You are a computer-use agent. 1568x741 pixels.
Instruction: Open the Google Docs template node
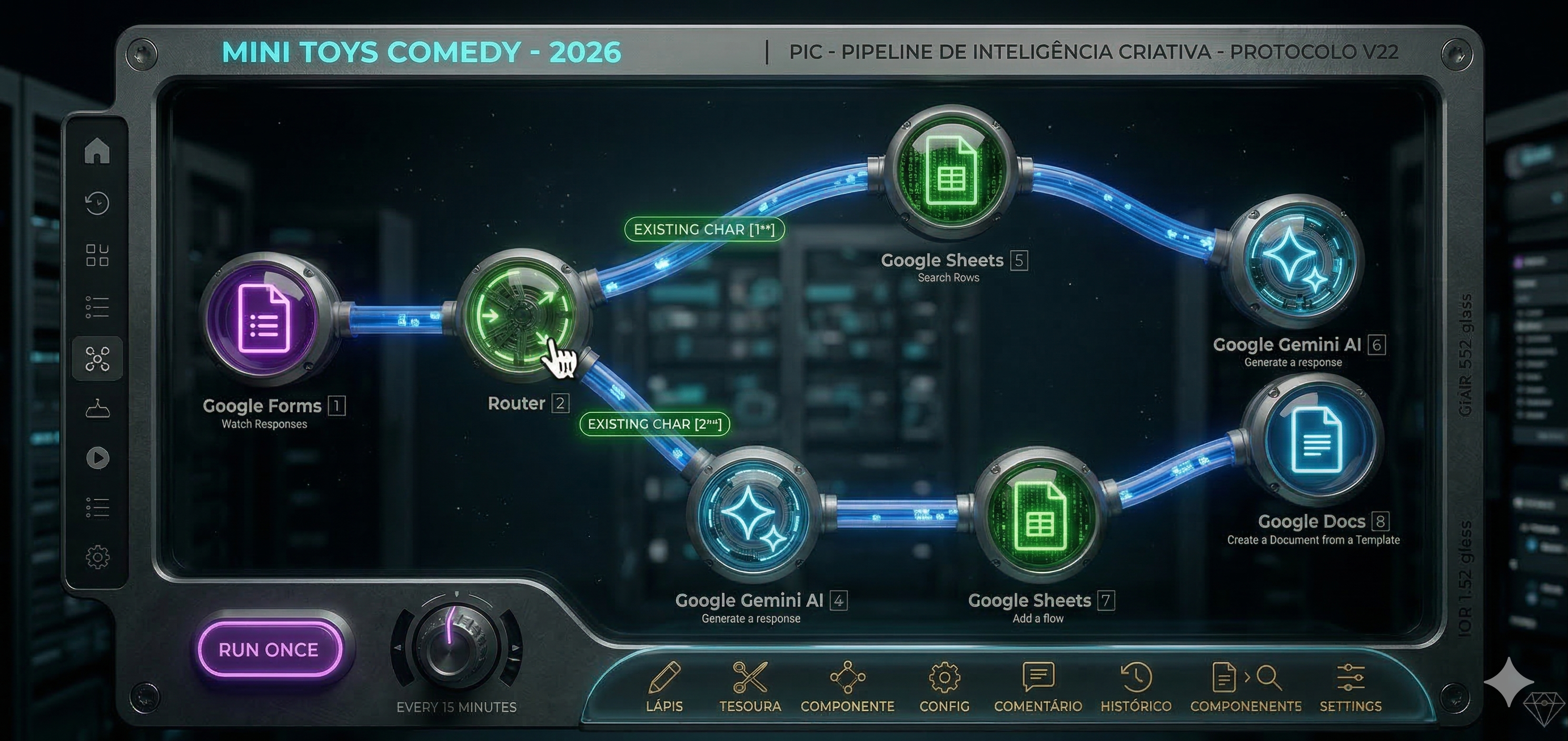tap(1314, 440)
